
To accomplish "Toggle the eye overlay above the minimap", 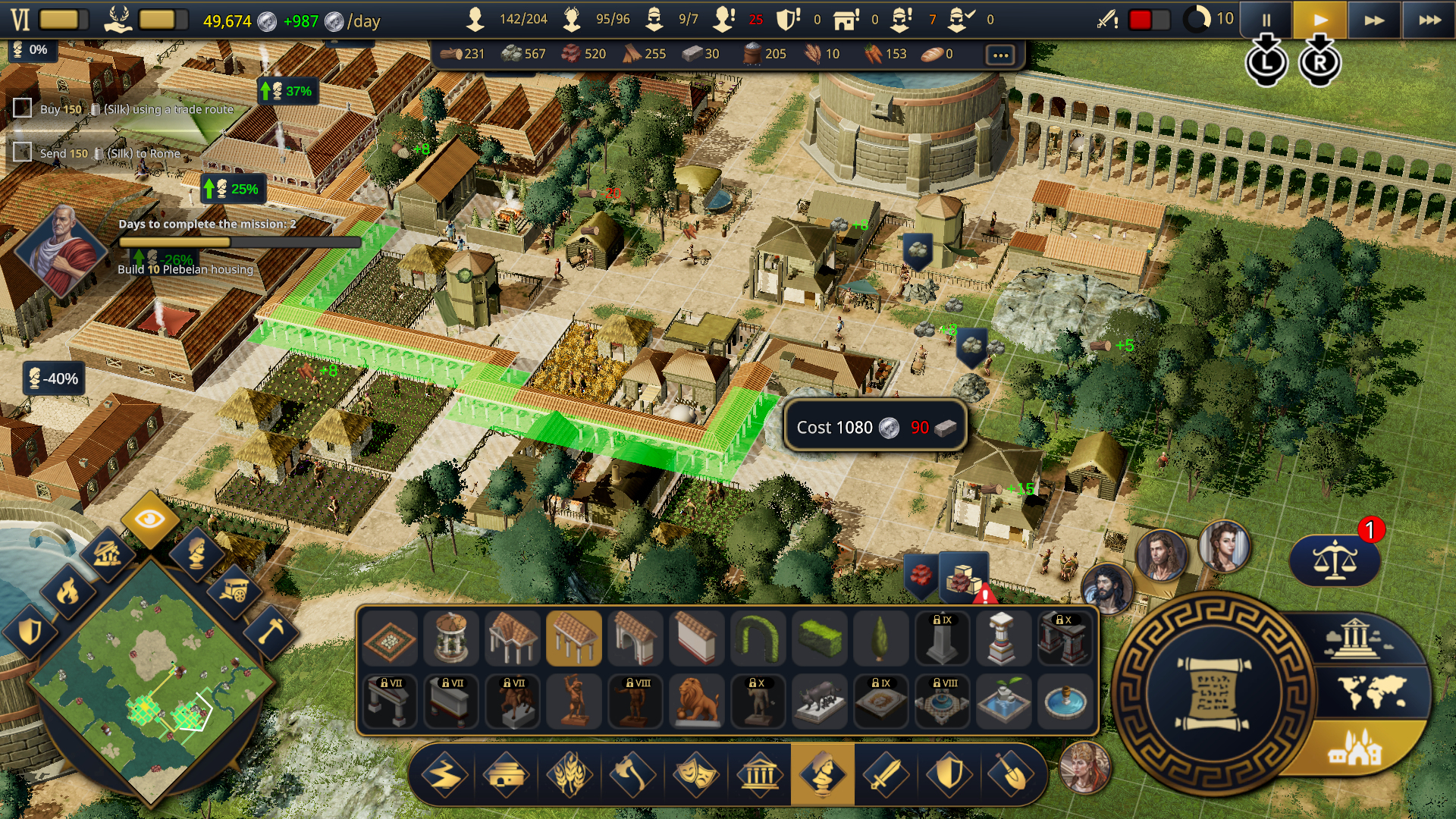I will tap(150, 519).
